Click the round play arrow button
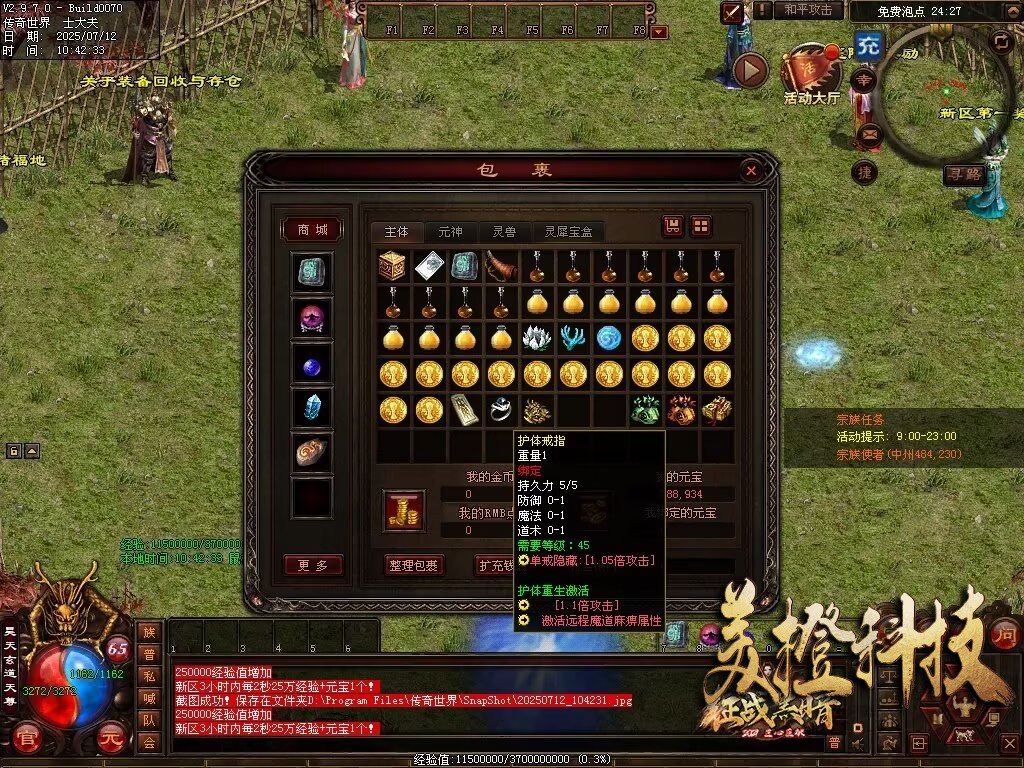The image size is (1024, 768). point(750,70)
